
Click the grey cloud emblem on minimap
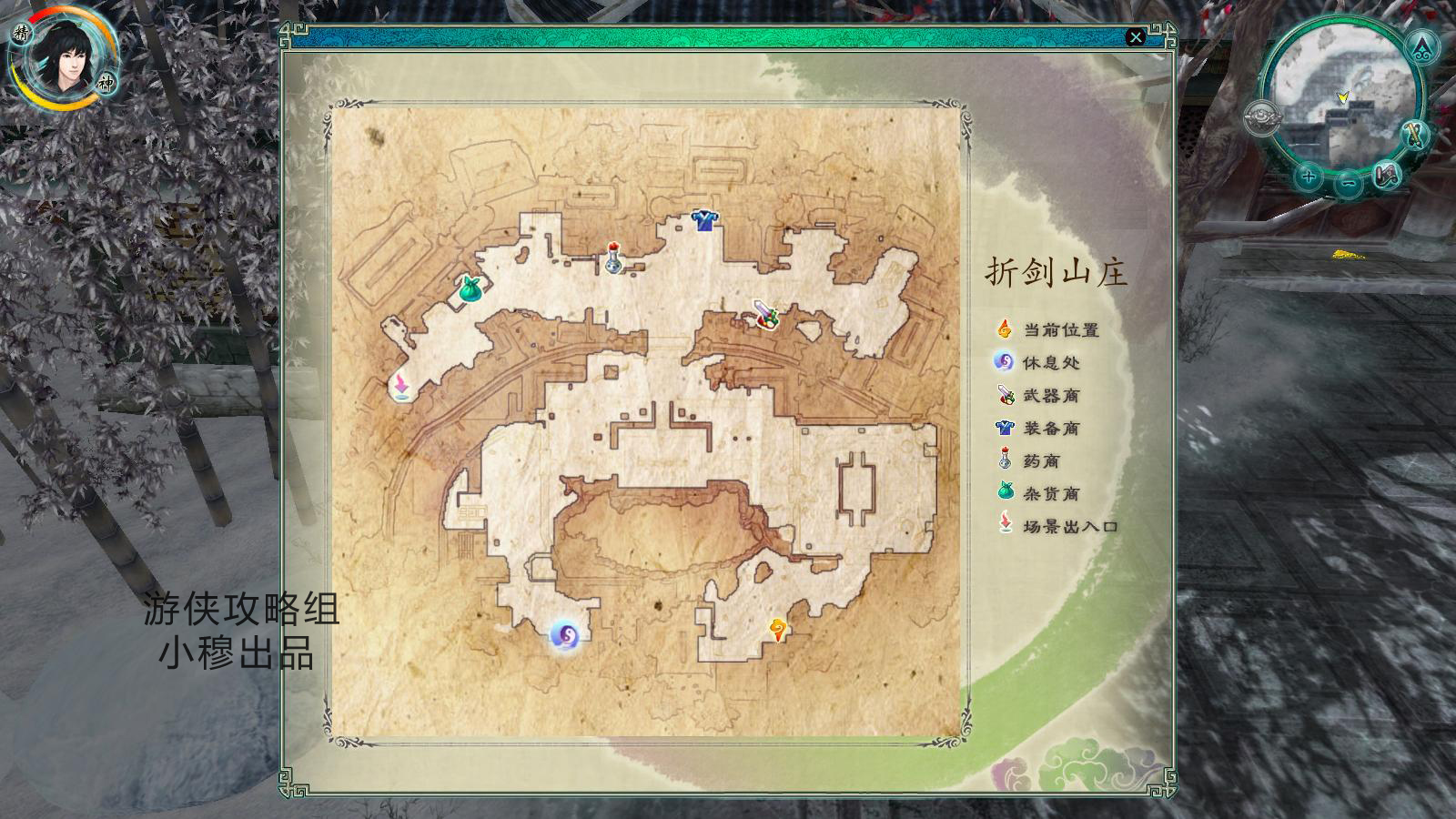(x=1262, y=119)
